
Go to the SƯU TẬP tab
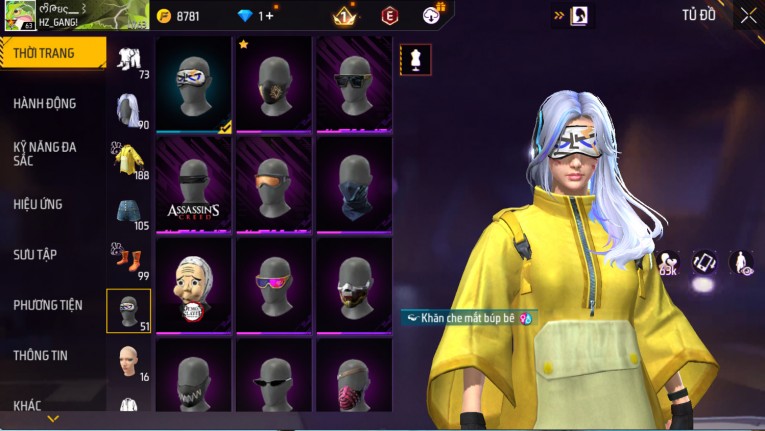point(38,254)
